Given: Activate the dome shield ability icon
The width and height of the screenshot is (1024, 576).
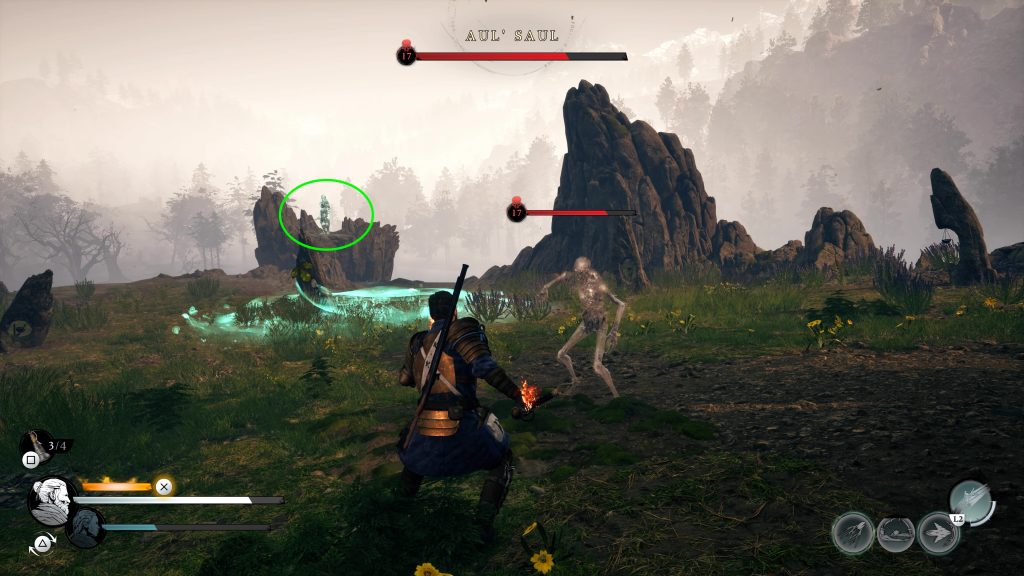Looking at the screenshot, I should click(896, 534).
